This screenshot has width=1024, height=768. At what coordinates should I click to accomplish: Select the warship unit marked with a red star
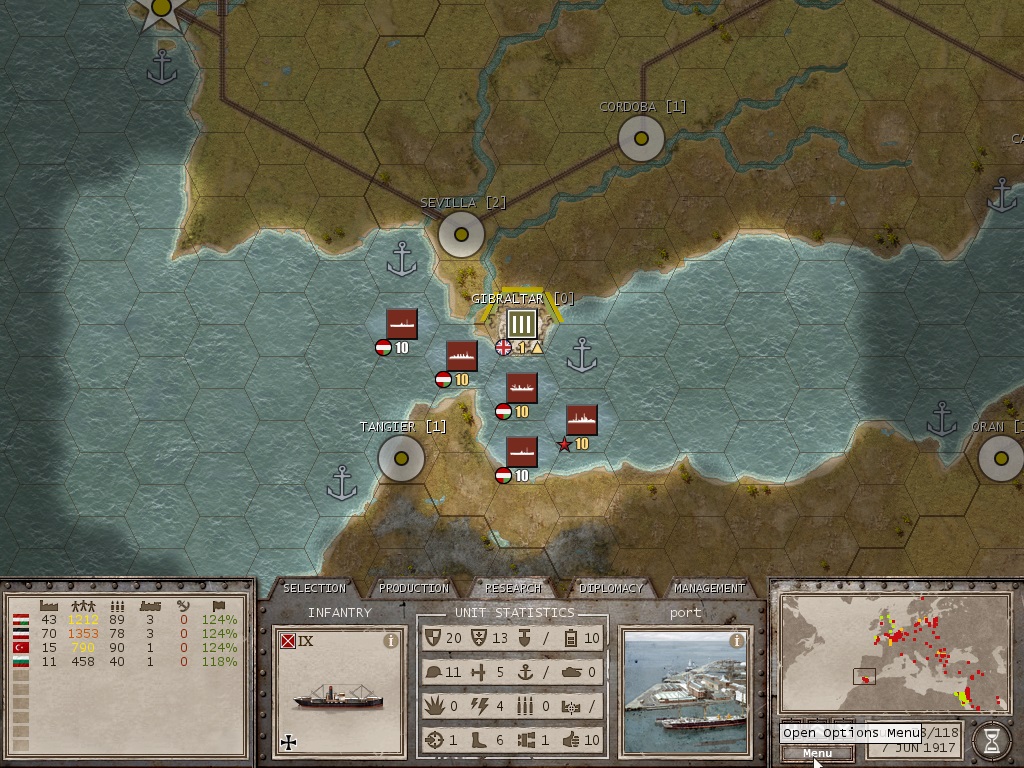pyautogui.click(x=581, y=420)
